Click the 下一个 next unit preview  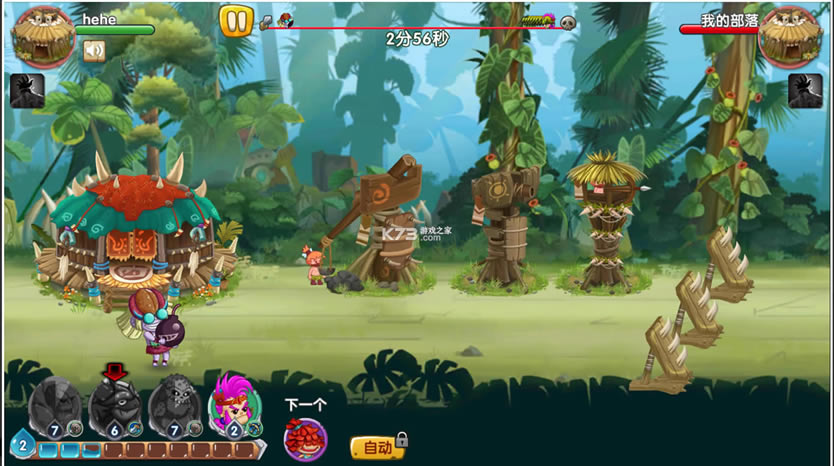[x=305, y=438]
